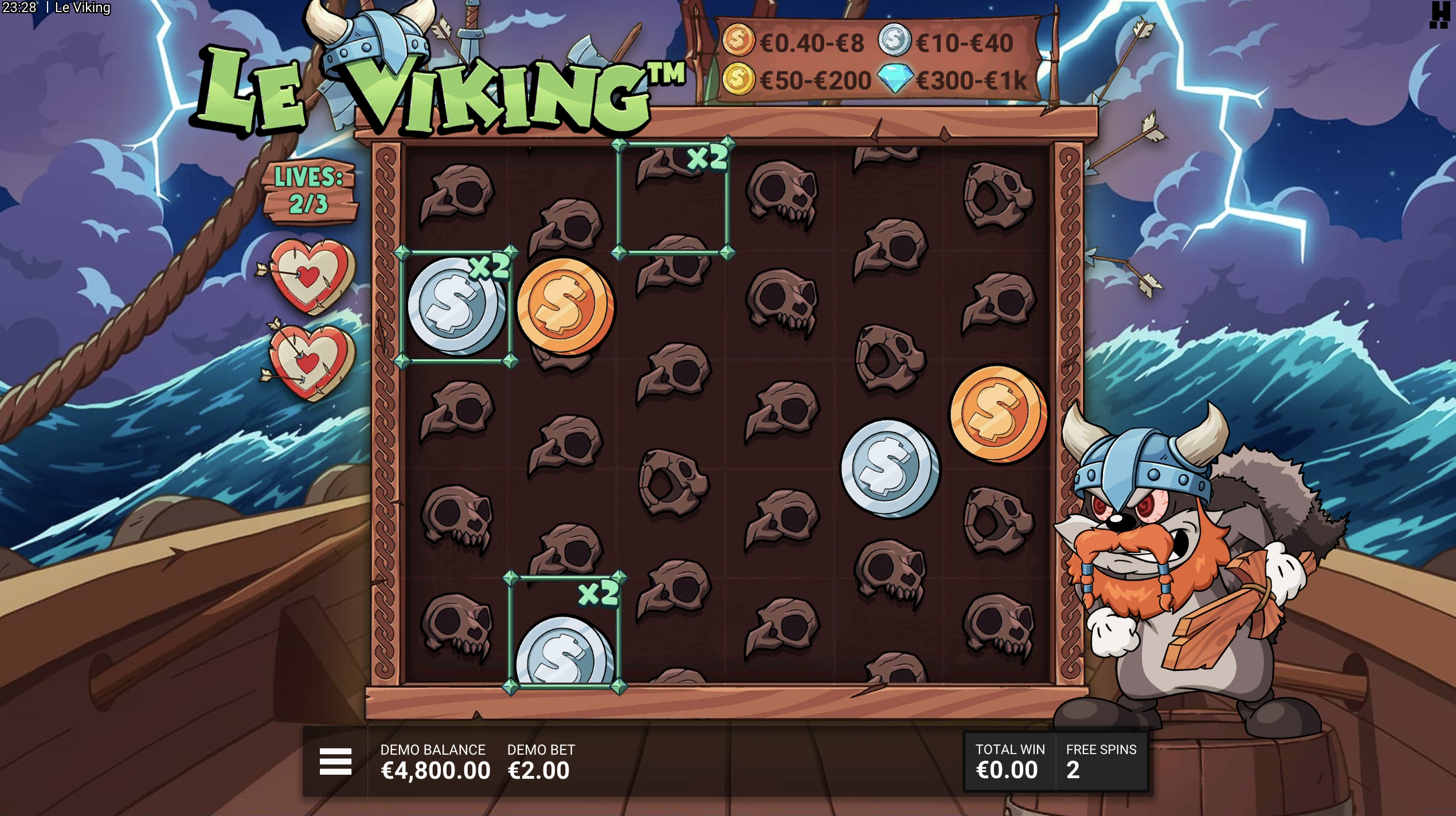The image size is (1456, 816).
Task: Click the LIVES 2/3 indicator sign
Action: point(310,195)
